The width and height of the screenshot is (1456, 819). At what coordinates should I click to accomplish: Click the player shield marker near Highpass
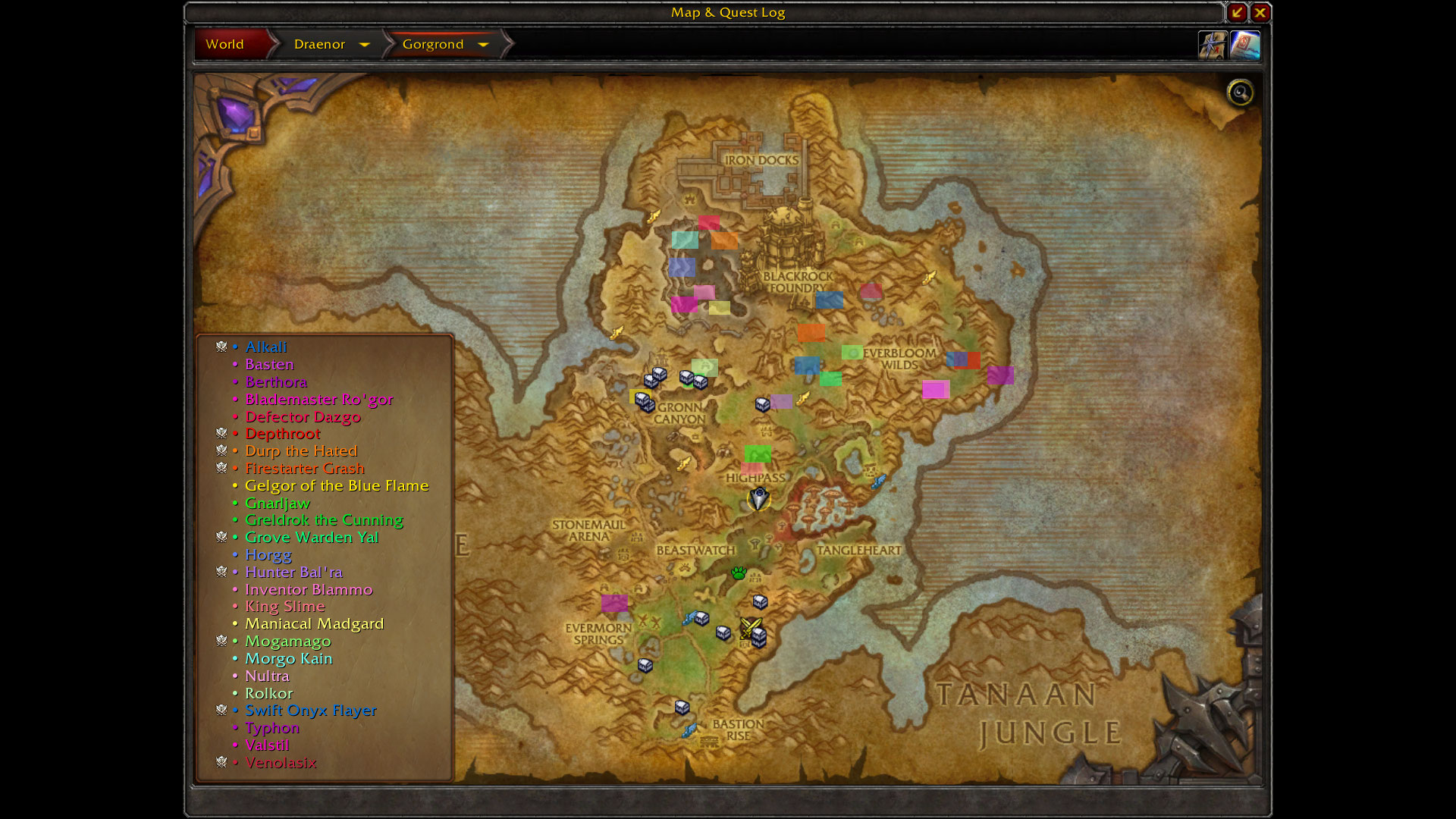759,498
